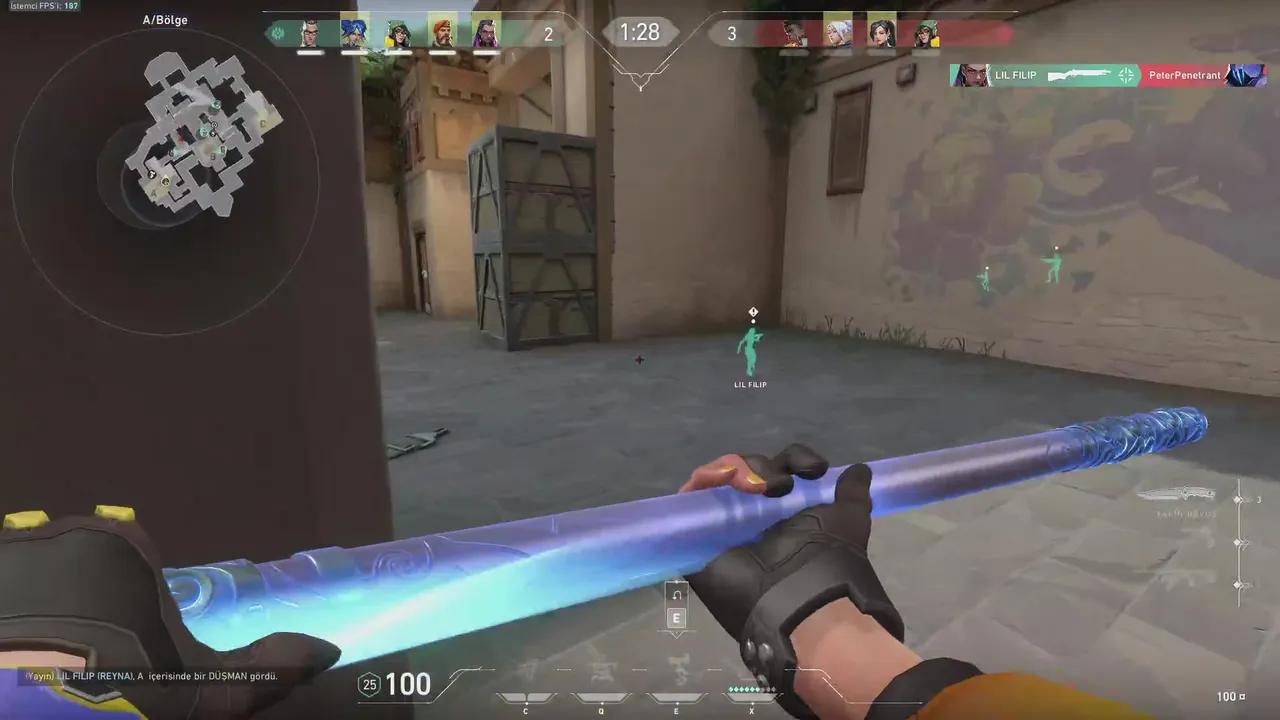Click the A/Bölge site indicator label
The image size is (1280, 720).
(165, 19)
